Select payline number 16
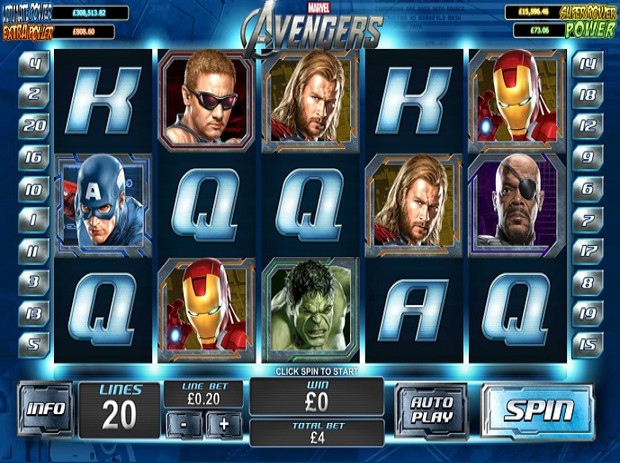This screenshot has width=620, height=463. pos(35,157)
